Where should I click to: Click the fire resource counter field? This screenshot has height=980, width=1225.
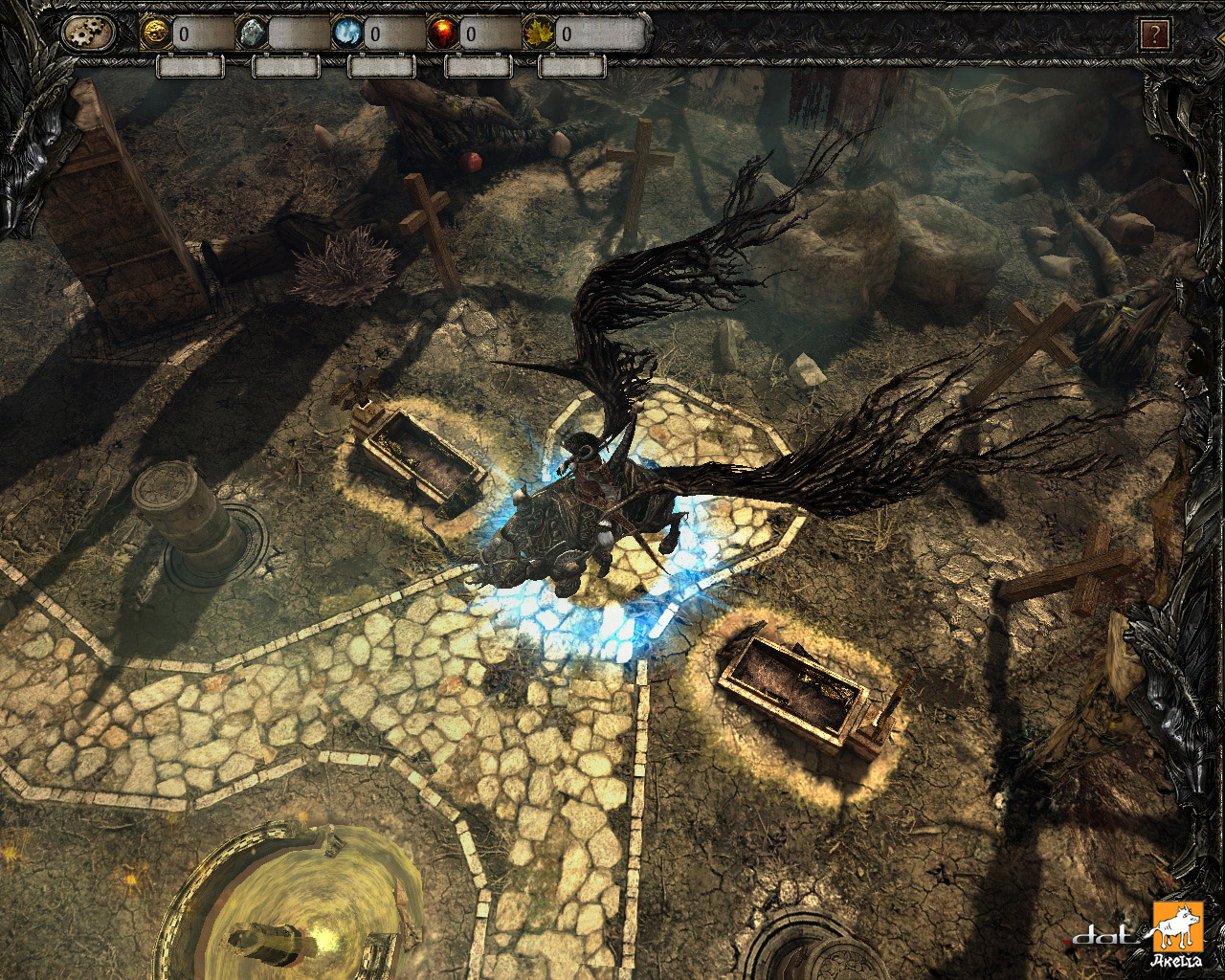[493, 32]
